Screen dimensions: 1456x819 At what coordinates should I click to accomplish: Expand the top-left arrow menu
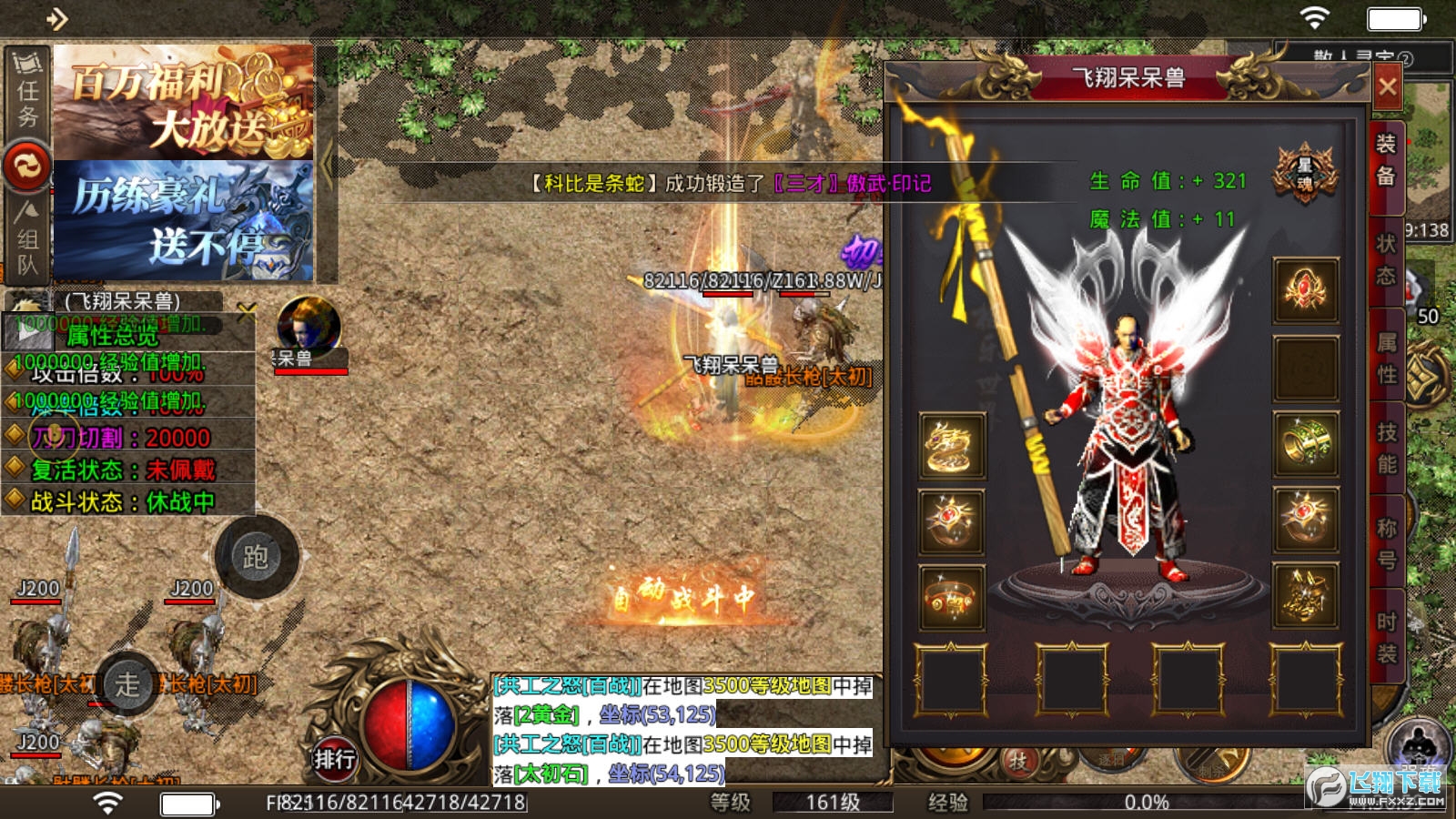(56, 18)
